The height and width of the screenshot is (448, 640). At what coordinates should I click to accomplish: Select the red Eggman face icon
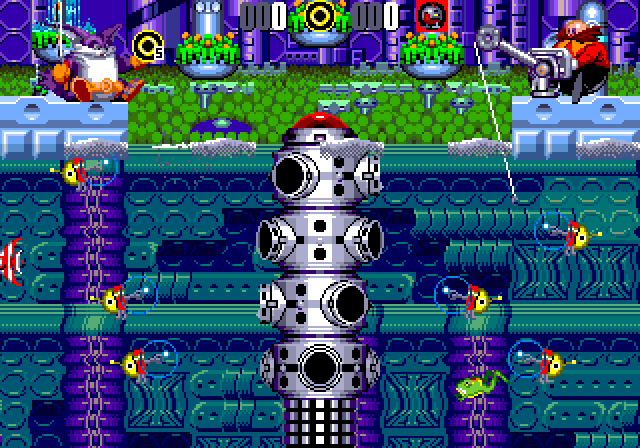(430, 15)
